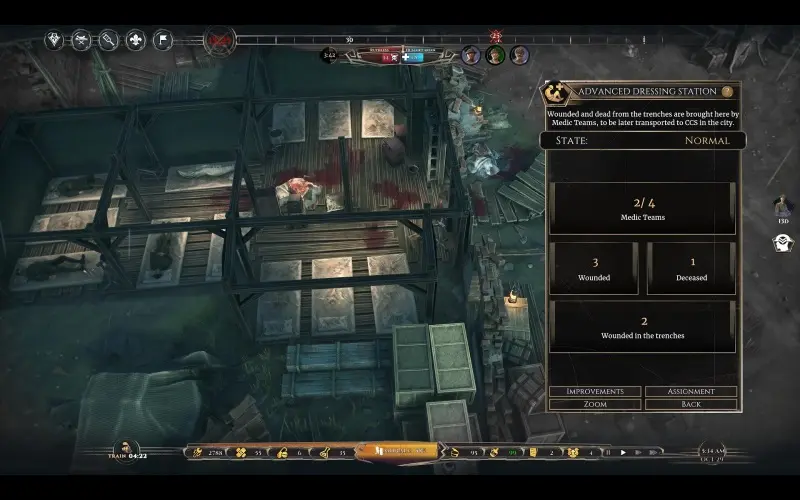Click the Zoom button
800x500 pixels.
coord(595,404)
